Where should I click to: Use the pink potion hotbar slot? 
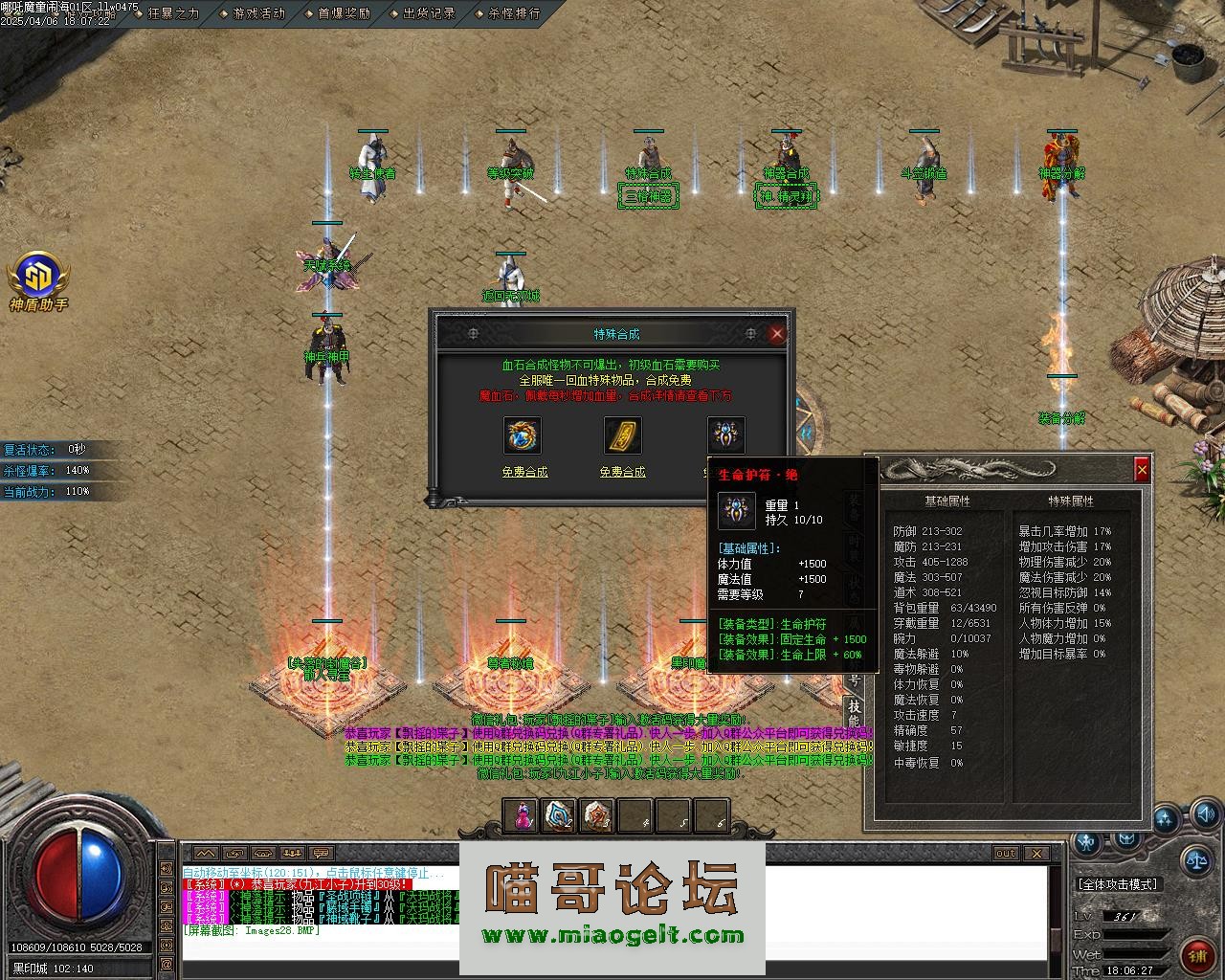[522, 815]
